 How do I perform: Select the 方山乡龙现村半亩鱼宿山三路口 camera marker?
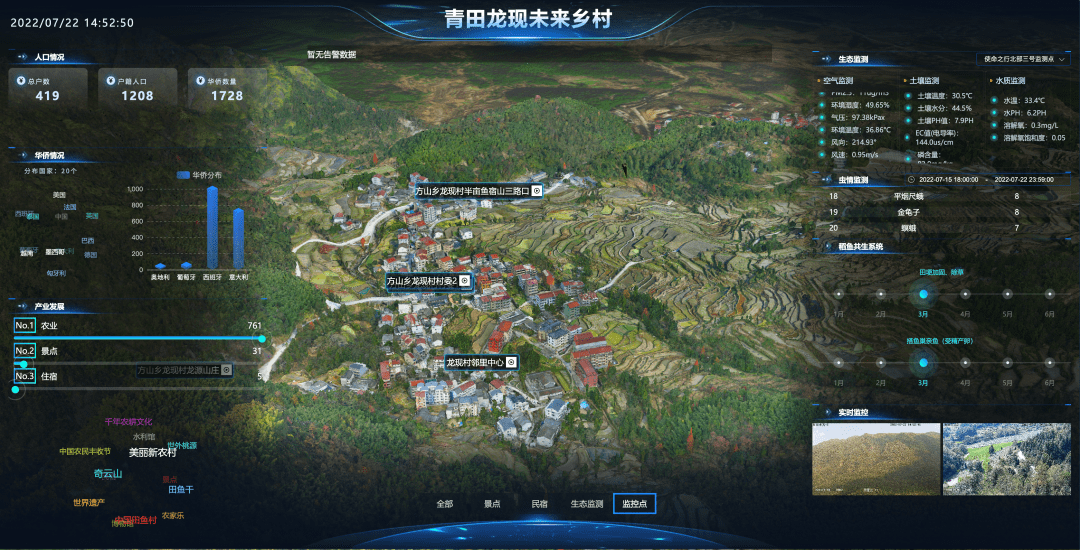click(x=479, y=191)
